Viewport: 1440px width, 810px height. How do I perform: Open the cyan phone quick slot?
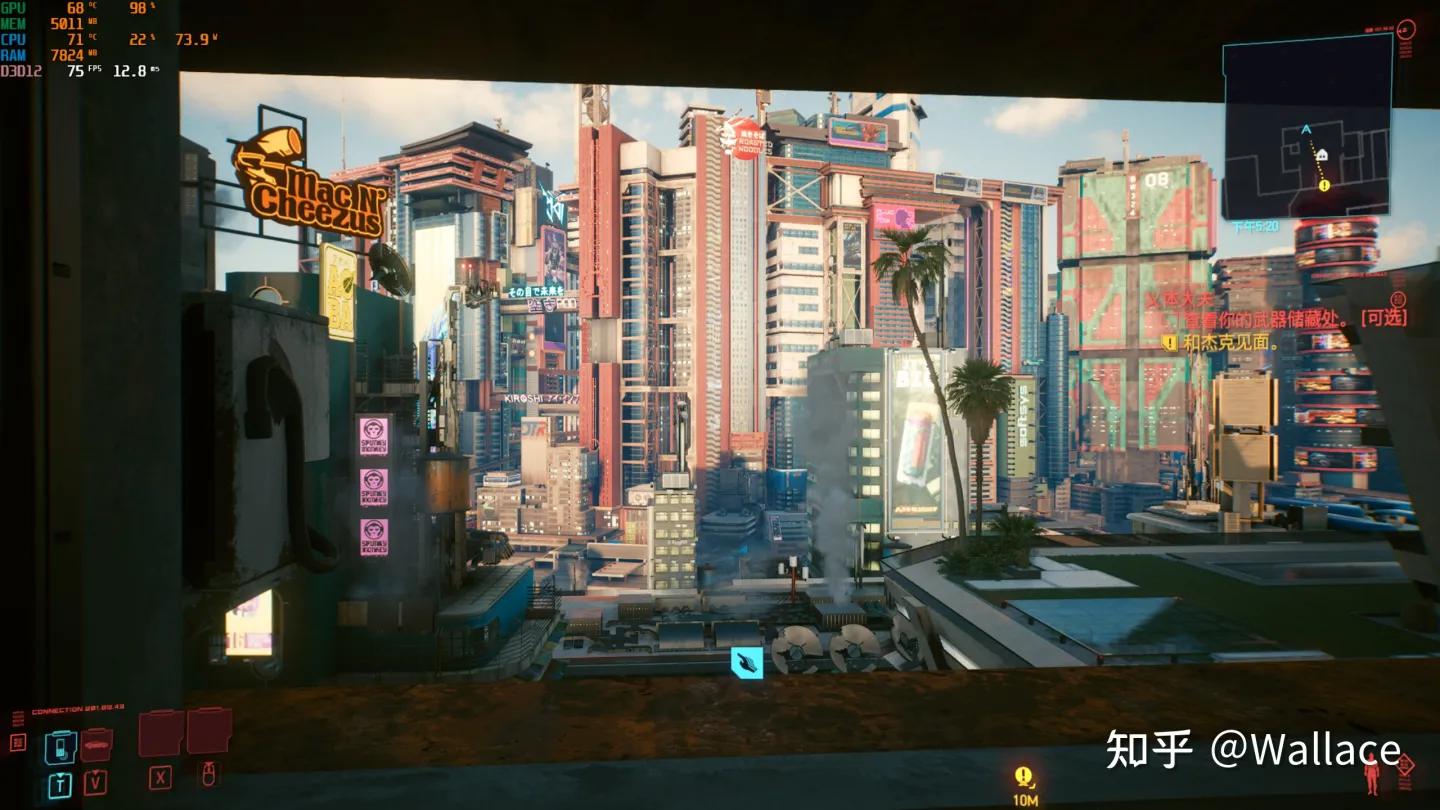click(61, 746)
